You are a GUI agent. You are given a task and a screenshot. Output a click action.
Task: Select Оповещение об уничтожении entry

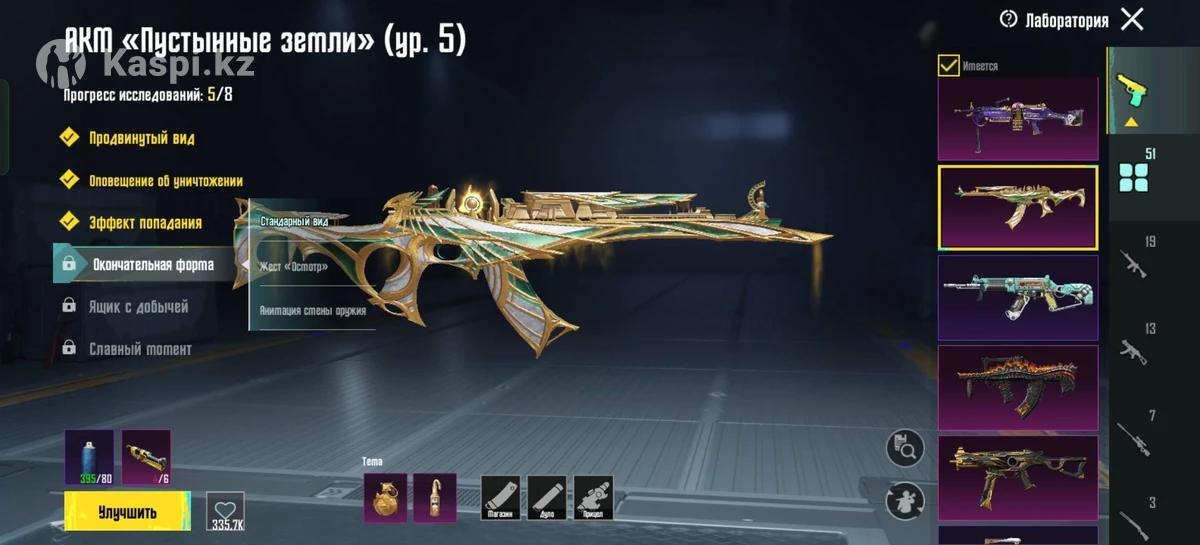(165, 181)
